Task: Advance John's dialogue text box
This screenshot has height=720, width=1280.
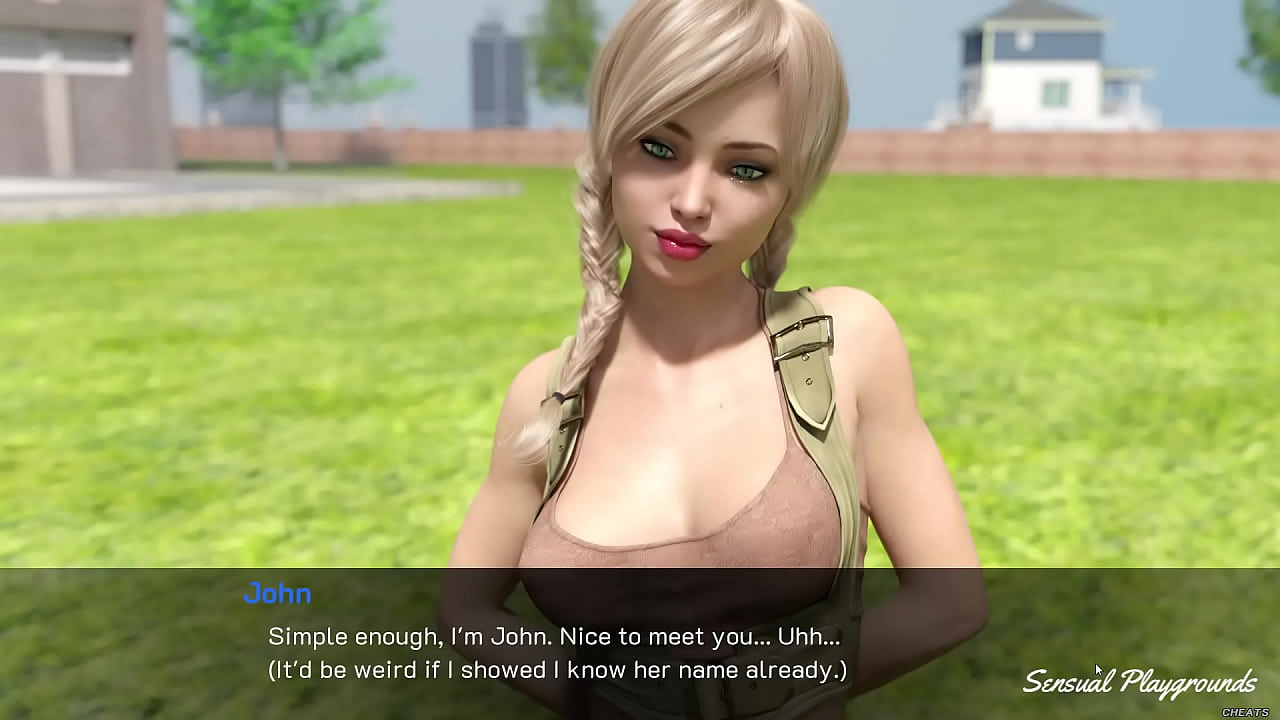Action: tap(556, 653)
